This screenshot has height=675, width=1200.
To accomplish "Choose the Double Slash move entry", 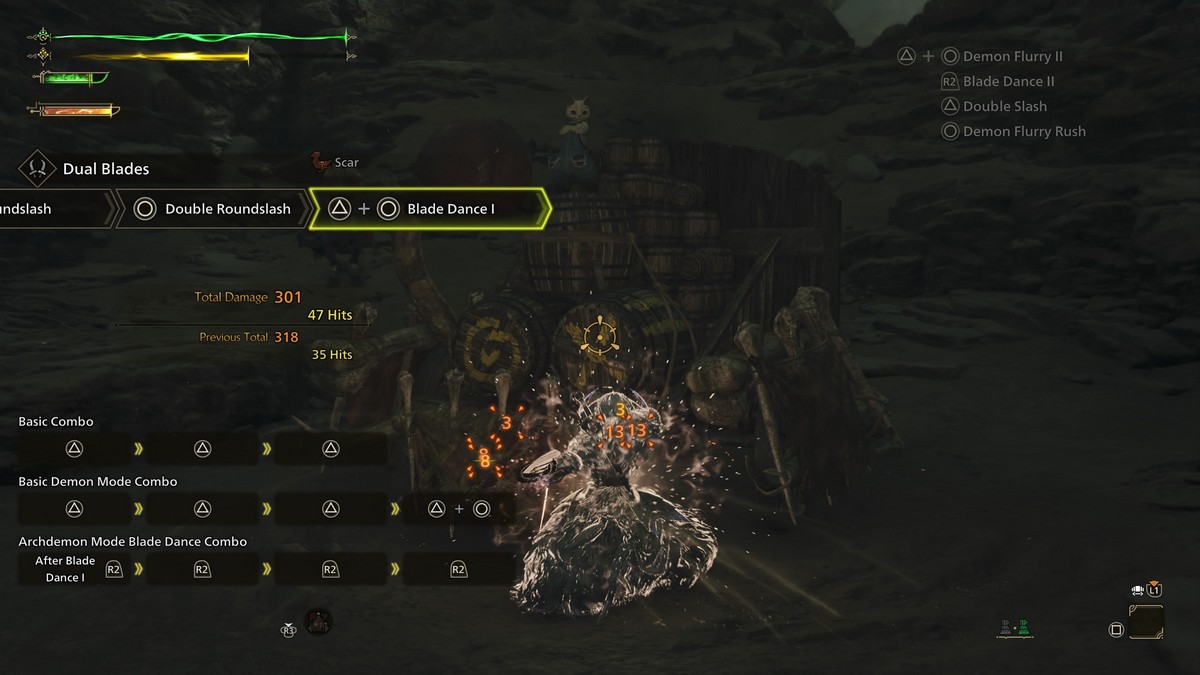I will click(x=1004, y=107).
